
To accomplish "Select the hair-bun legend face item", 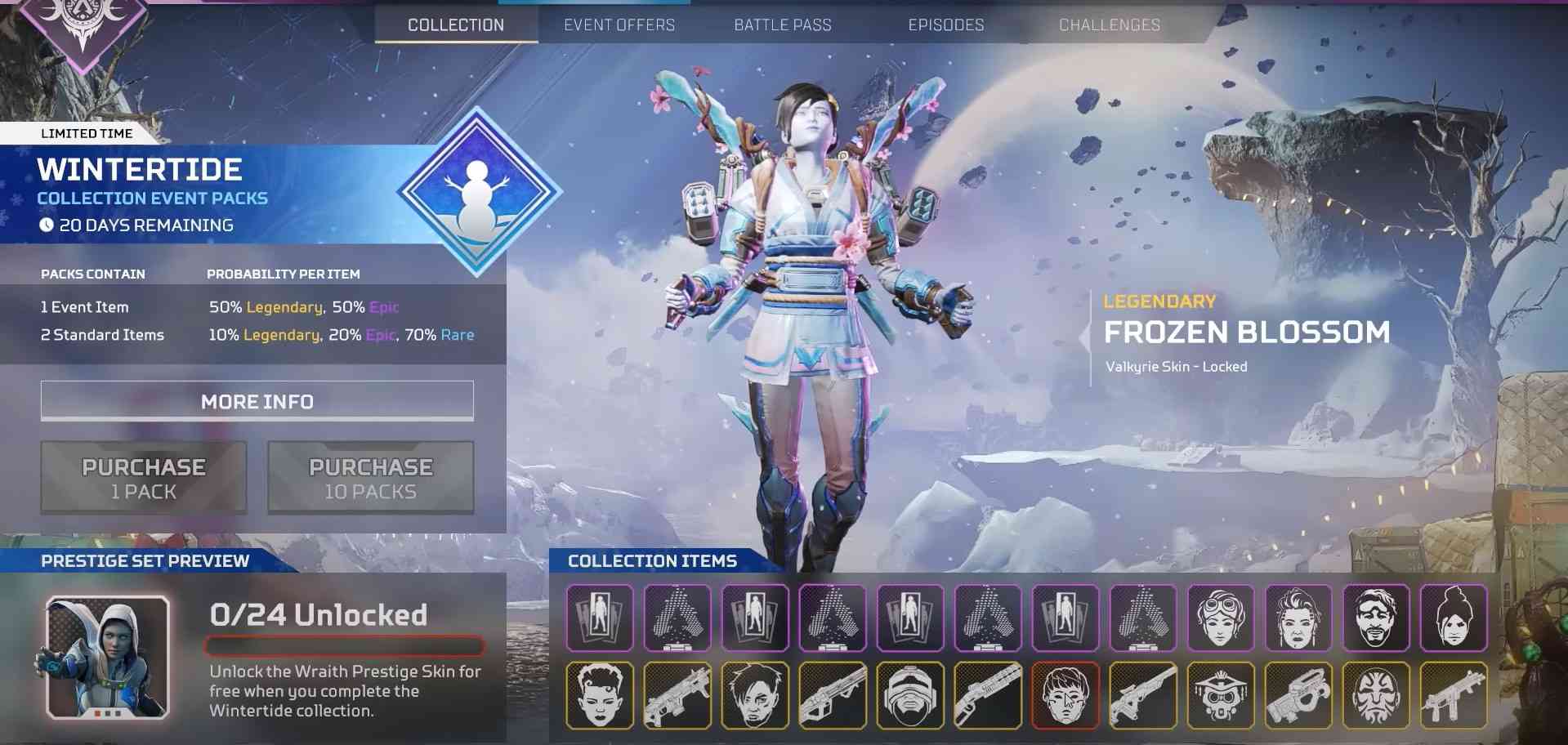I will click(x=1454, y=618).
